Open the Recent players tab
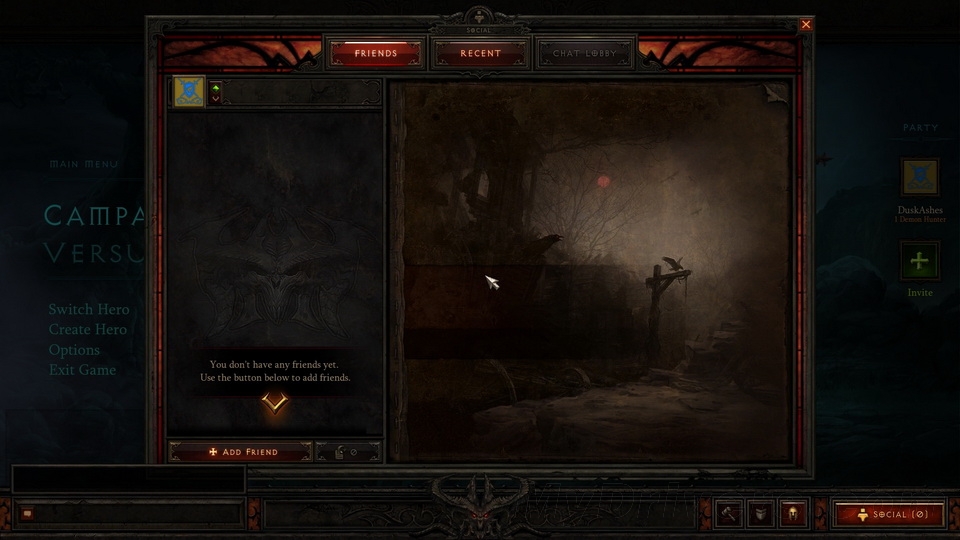 [481, 53]
